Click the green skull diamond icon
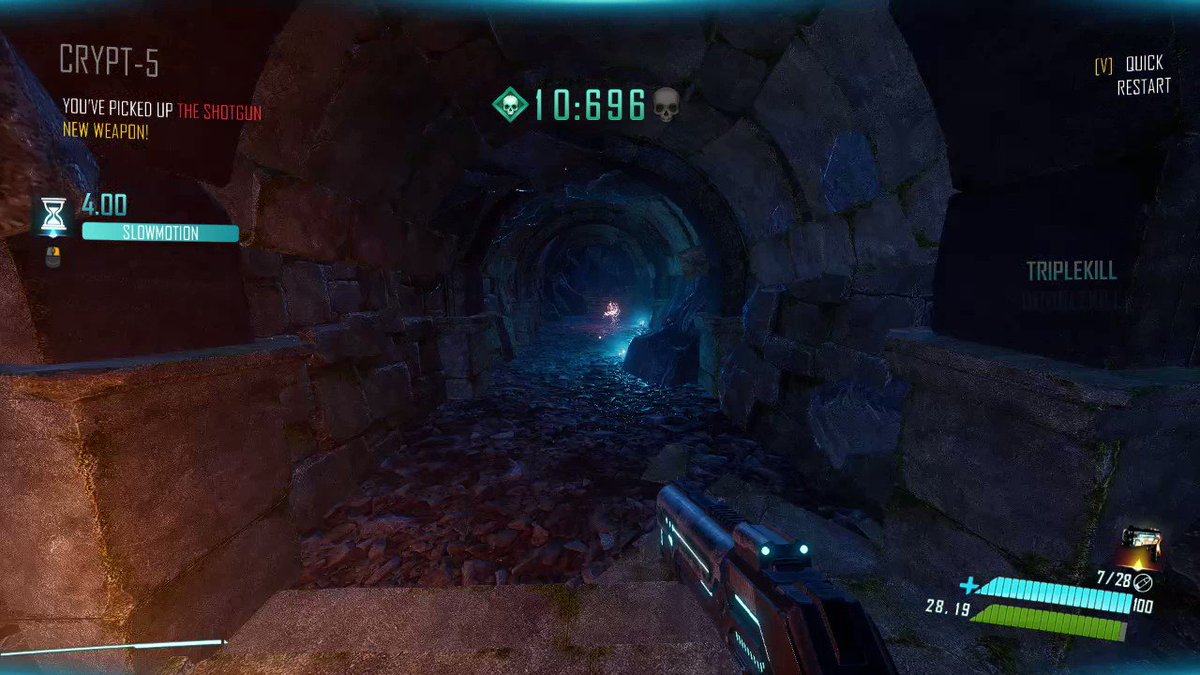Screen dimensions: 1200x675 point(510,103)
